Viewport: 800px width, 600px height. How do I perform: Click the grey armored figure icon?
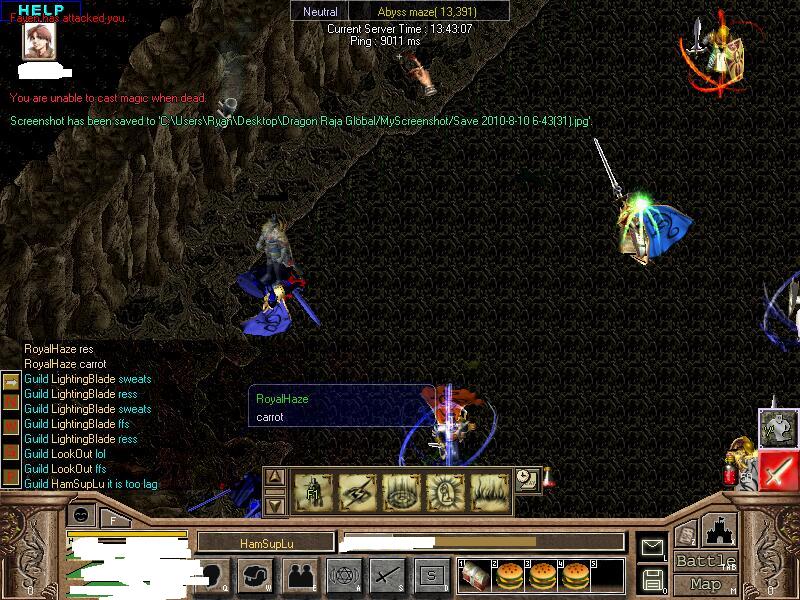pyautogui.click(x=777, y=428)
